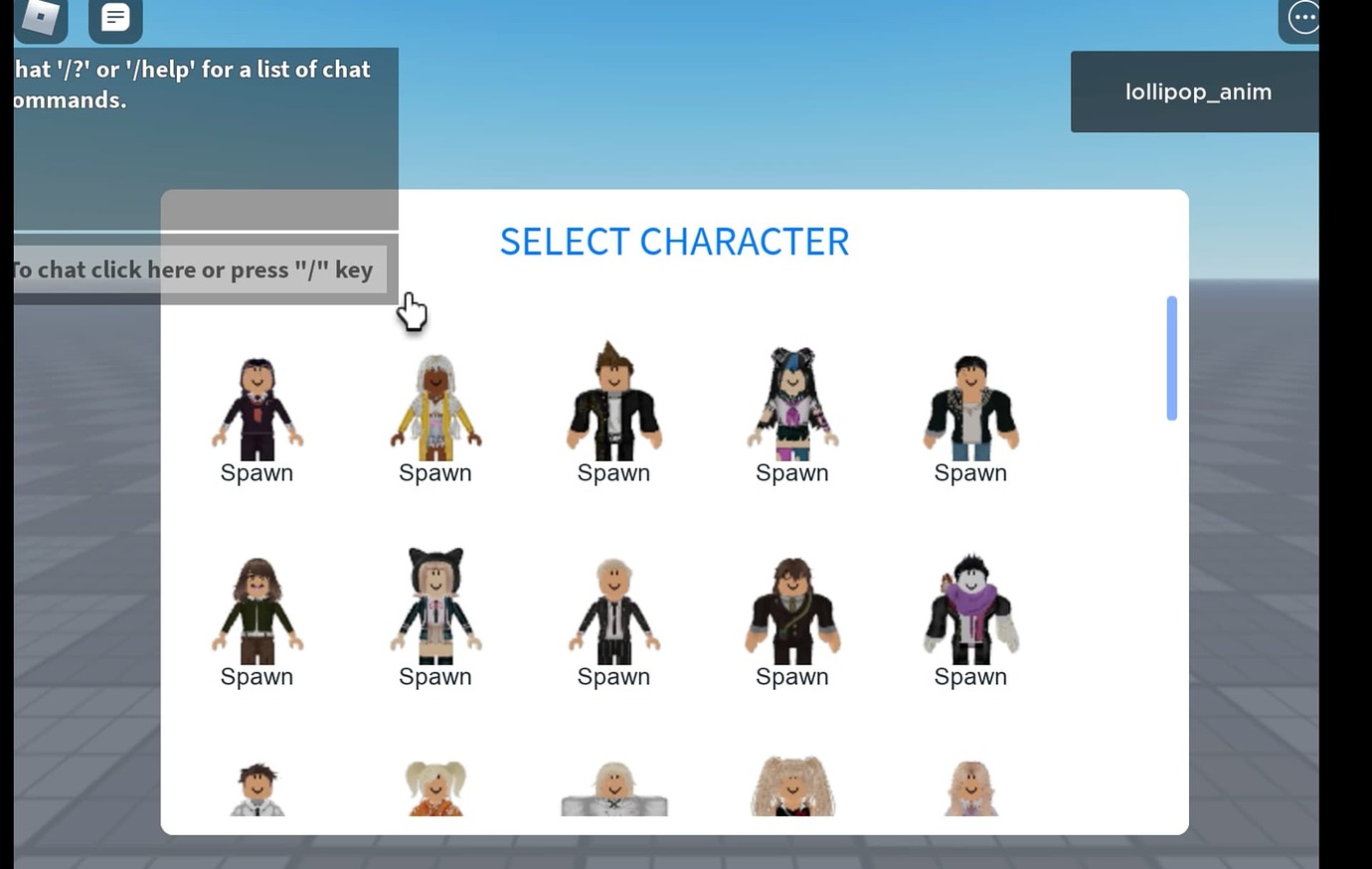The width and height of the screenshot is (1372, 869).
Task: Select the curly brown hair character thumbnail
Action: click(257, 607)
